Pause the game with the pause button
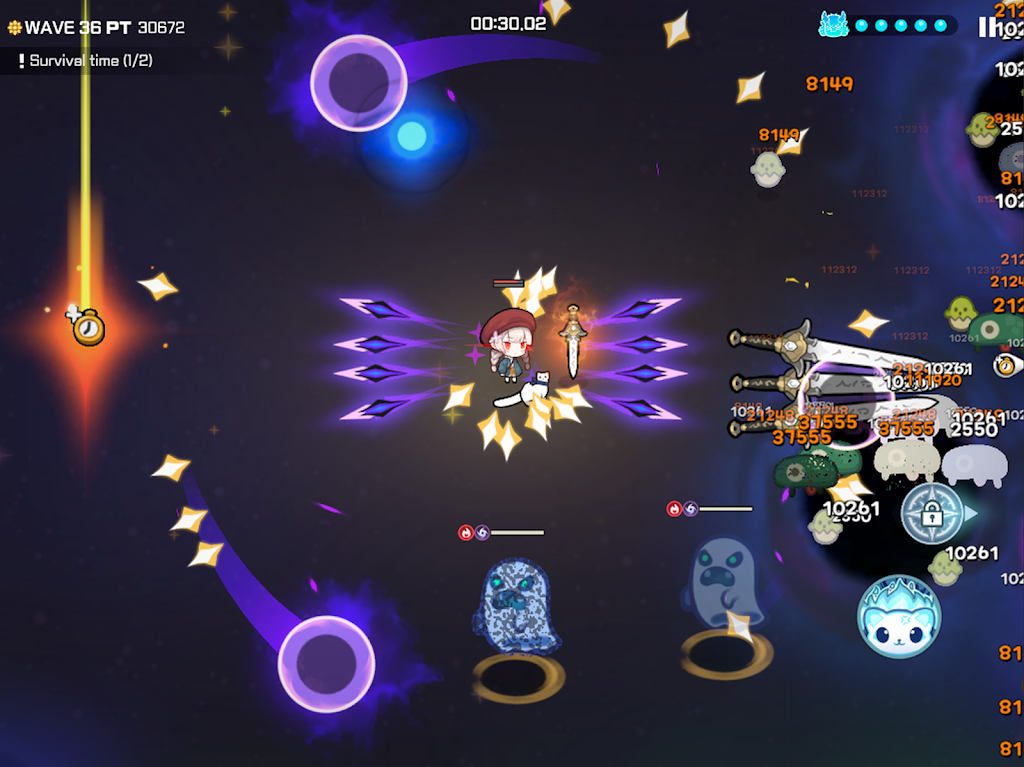1024x767 pixels. click(986, 27)
